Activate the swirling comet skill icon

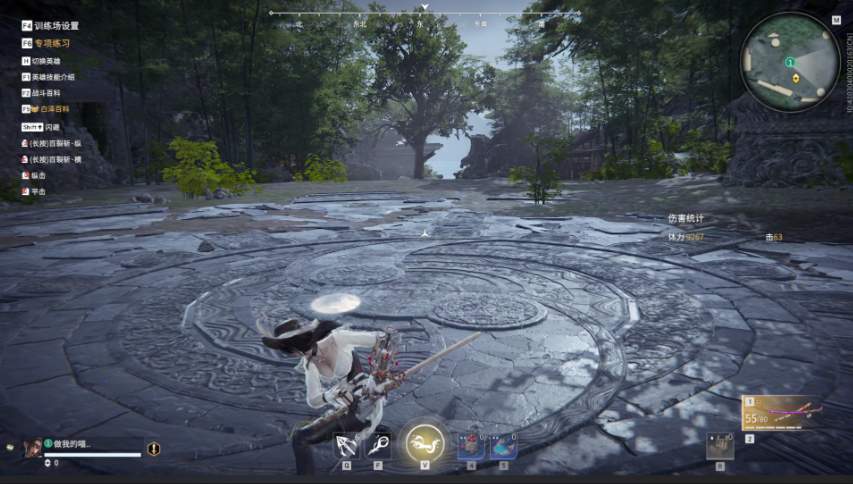click(379, 445)
